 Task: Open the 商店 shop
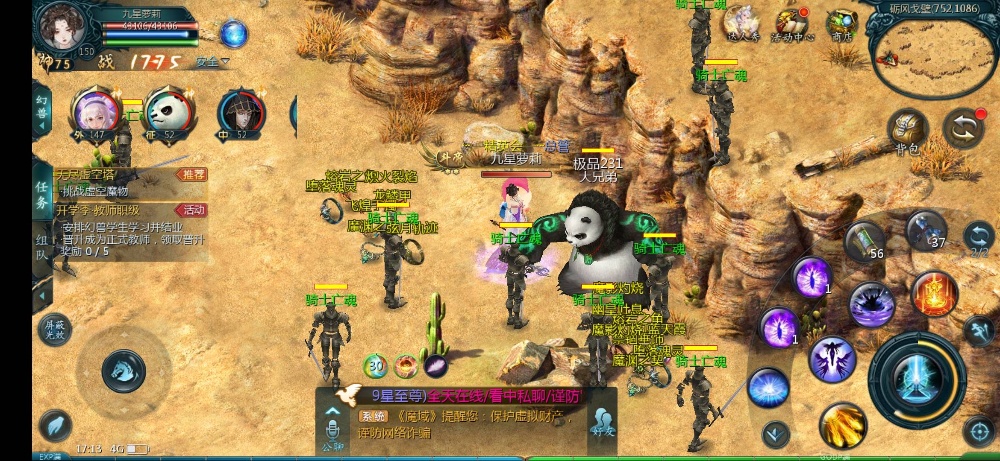pyautogui.click(x=841, y=25)
